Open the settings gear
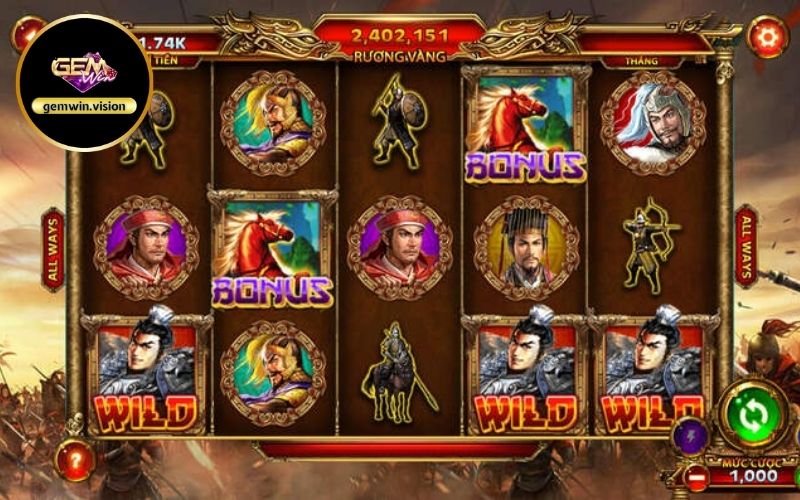Screen dimensions: 800x500 pyautogui.click(x=768, y=37)
